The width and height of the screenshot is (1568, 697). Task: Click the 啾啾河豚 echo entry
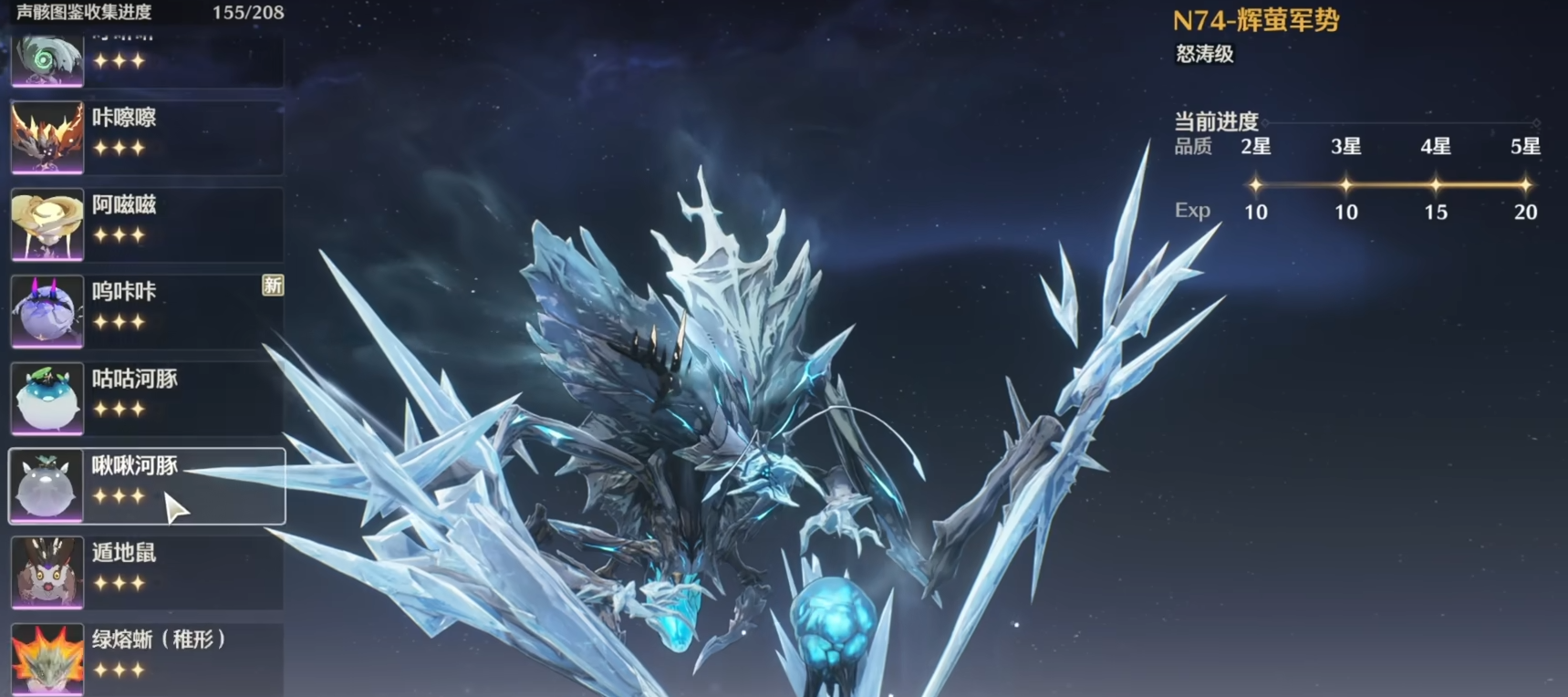pyautogui.click(x=146, y=485)
